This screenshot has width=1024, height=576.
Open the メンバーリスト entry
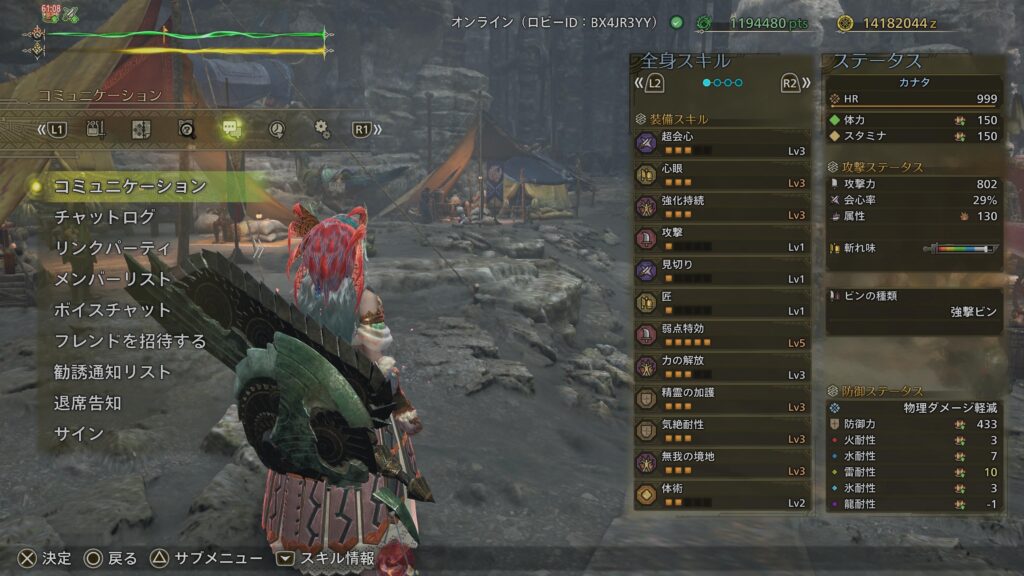point(112,279)
